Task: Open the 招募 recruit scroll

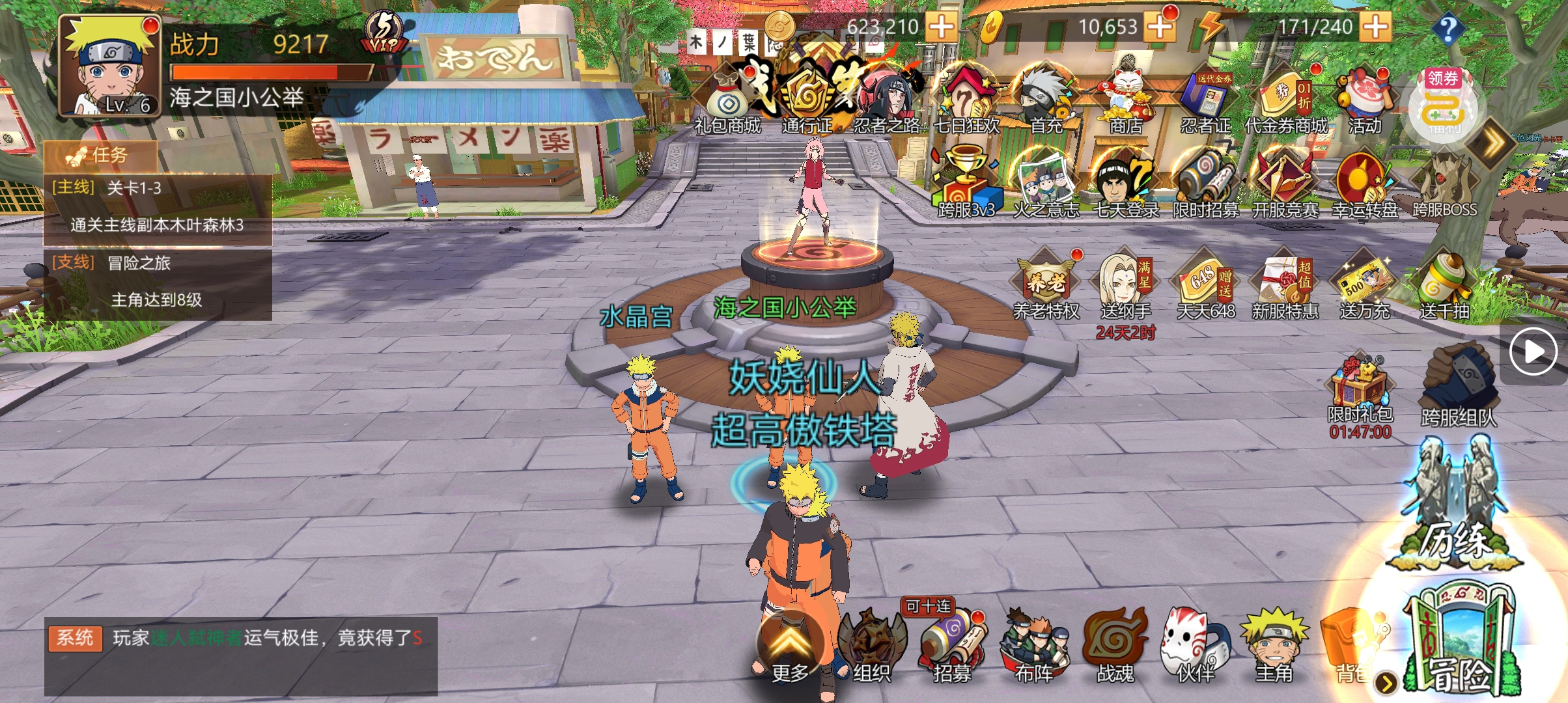Action: pos(952,644)
